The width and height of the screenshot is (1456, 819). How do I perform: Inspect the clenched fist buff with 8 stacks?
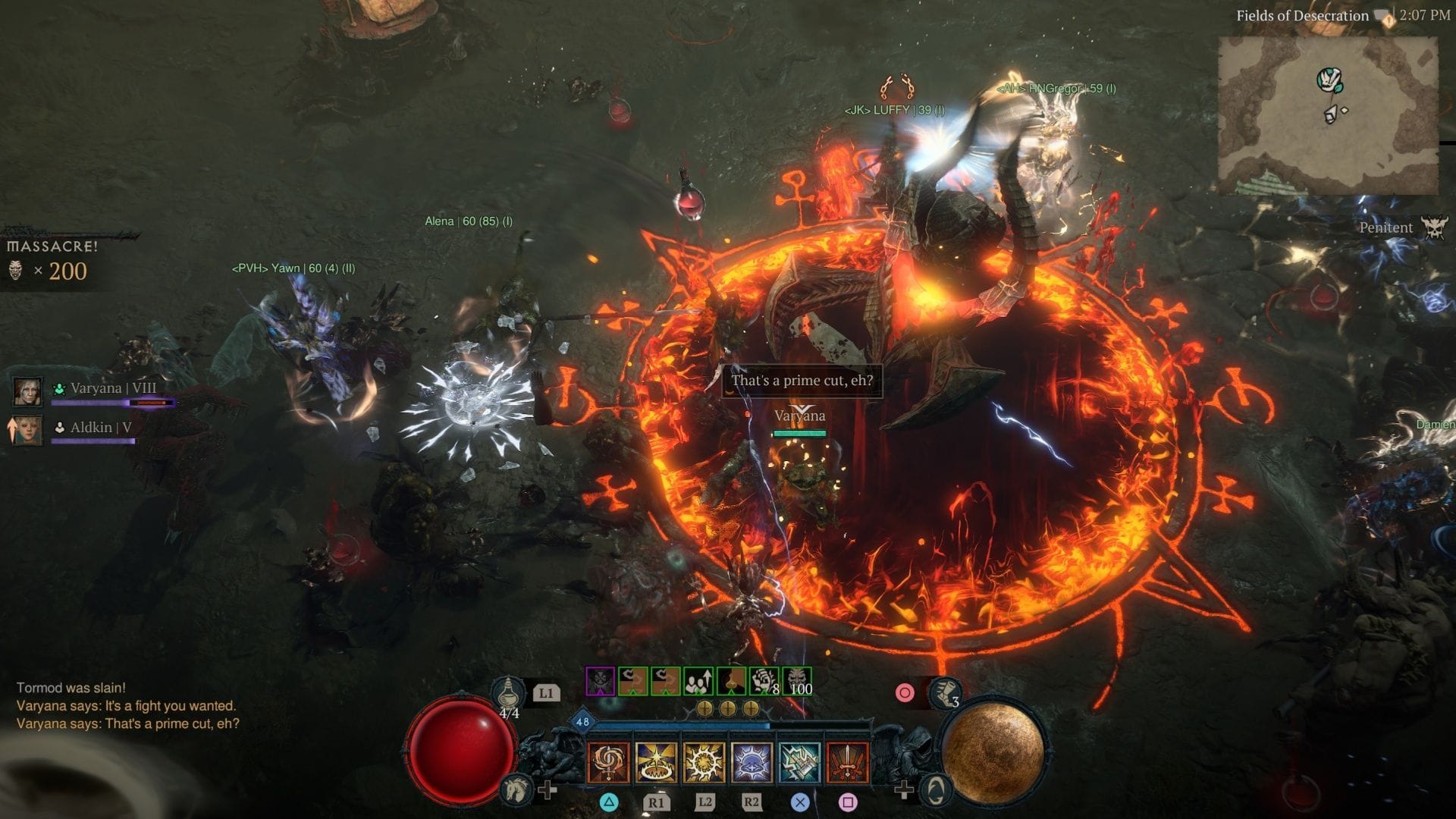pos(764,681)
